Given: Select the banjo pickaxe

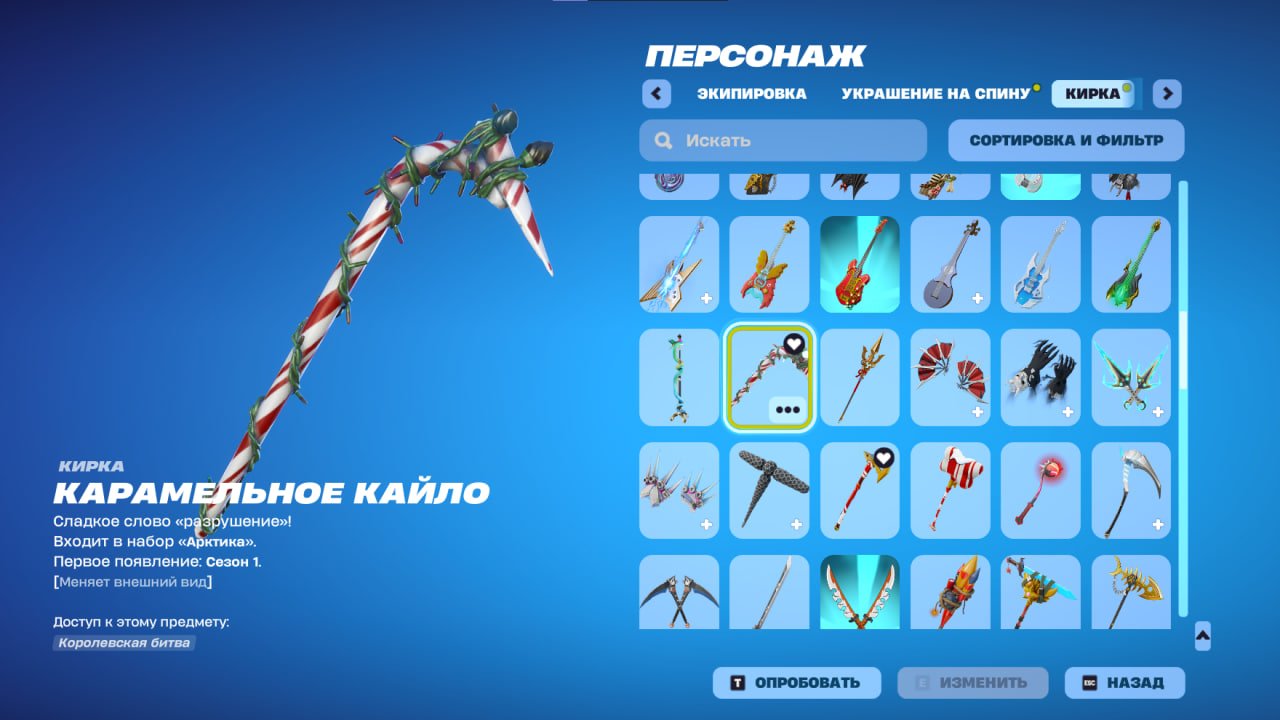Looking at the screenshot, I should pyautogui.click(x=950, y=265).
